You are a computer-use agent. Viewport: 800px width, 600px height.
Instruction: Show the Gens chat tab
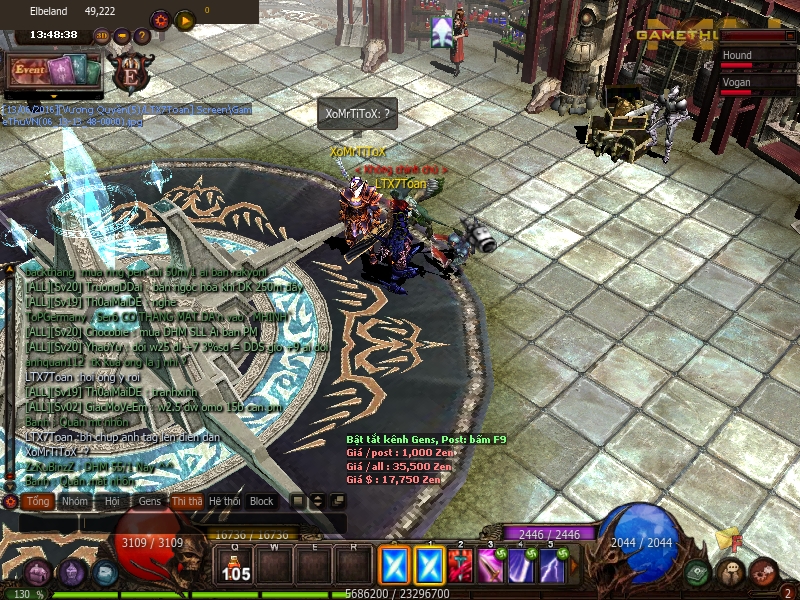tap(149, 501)
